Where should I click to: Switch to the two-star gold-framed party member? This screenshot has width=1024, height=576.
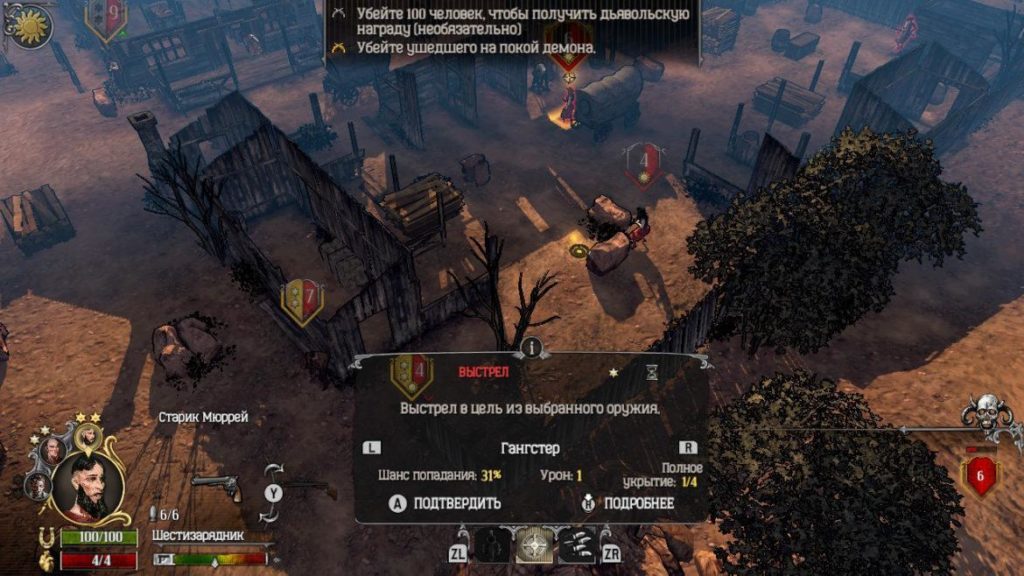coord(88,435)
